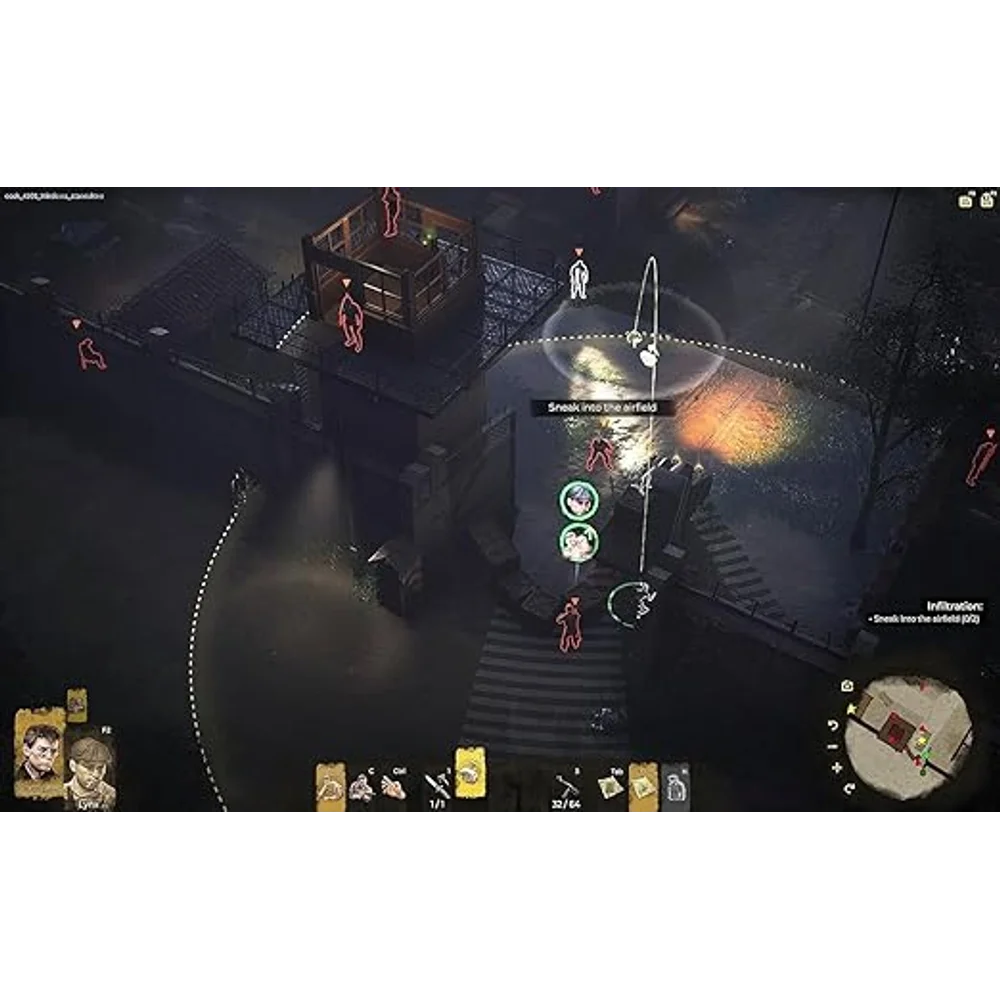Zoom out the minimap with minus button
The image size is (1000, 1000).
tap(834, 746)
